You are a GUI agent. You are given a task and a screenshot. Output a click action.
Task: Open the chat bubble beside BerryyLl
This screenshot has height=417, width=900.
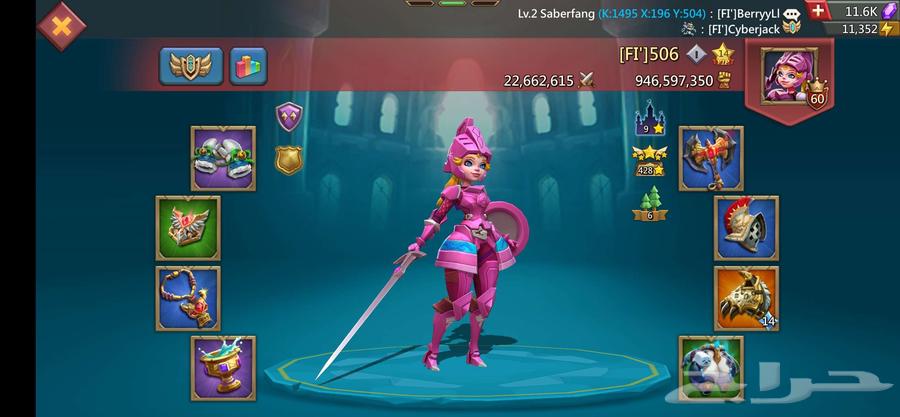tap(792, 14)
